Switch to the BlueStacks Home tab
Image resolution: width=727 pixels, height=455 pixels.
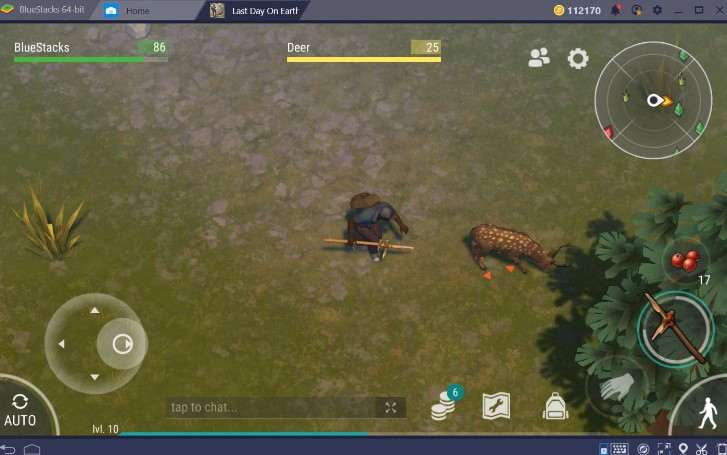pyautogui.click(x=138, y=10)
